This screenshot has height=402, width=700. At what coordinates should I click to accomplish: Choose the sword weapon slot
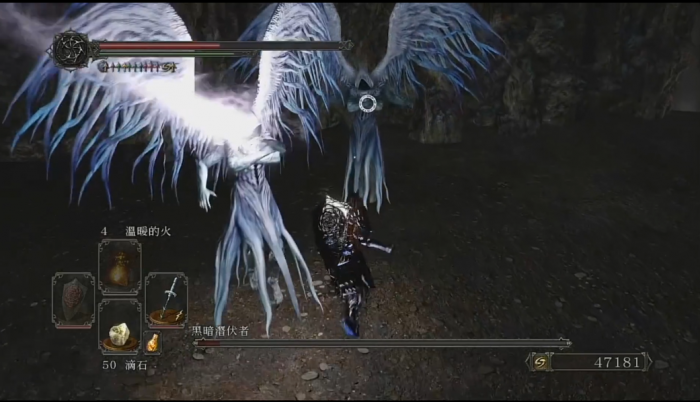(166, 299)
